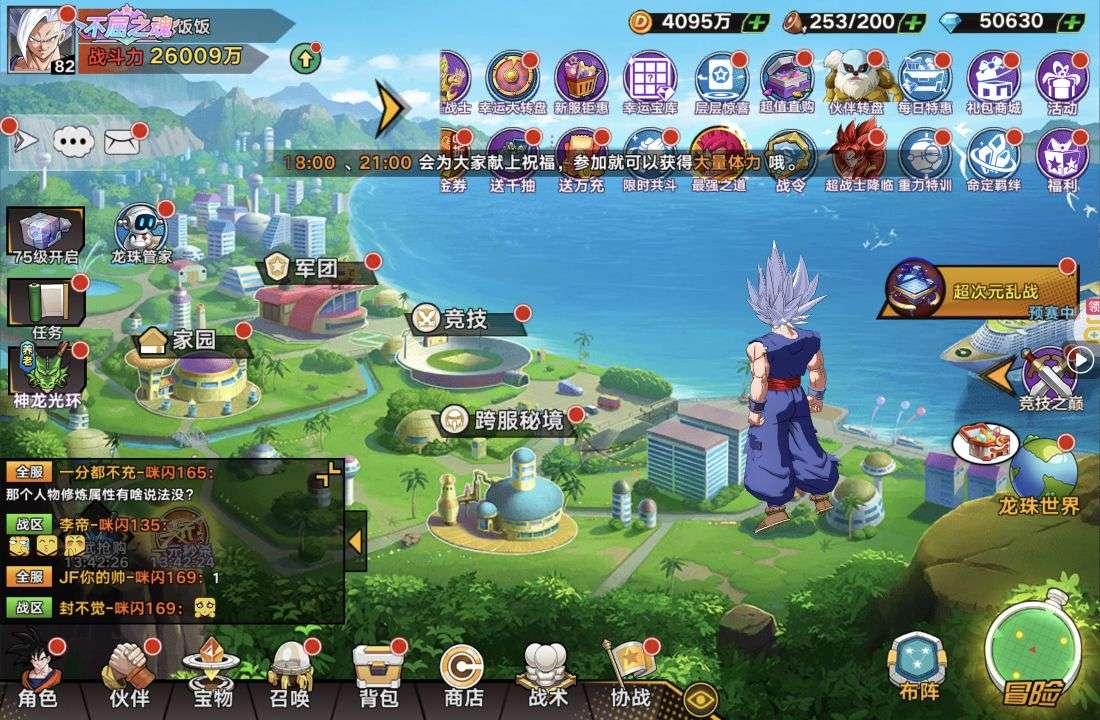Open the 背包 backpack
This screenshot has height=720, width=1100.
[376, 675]
